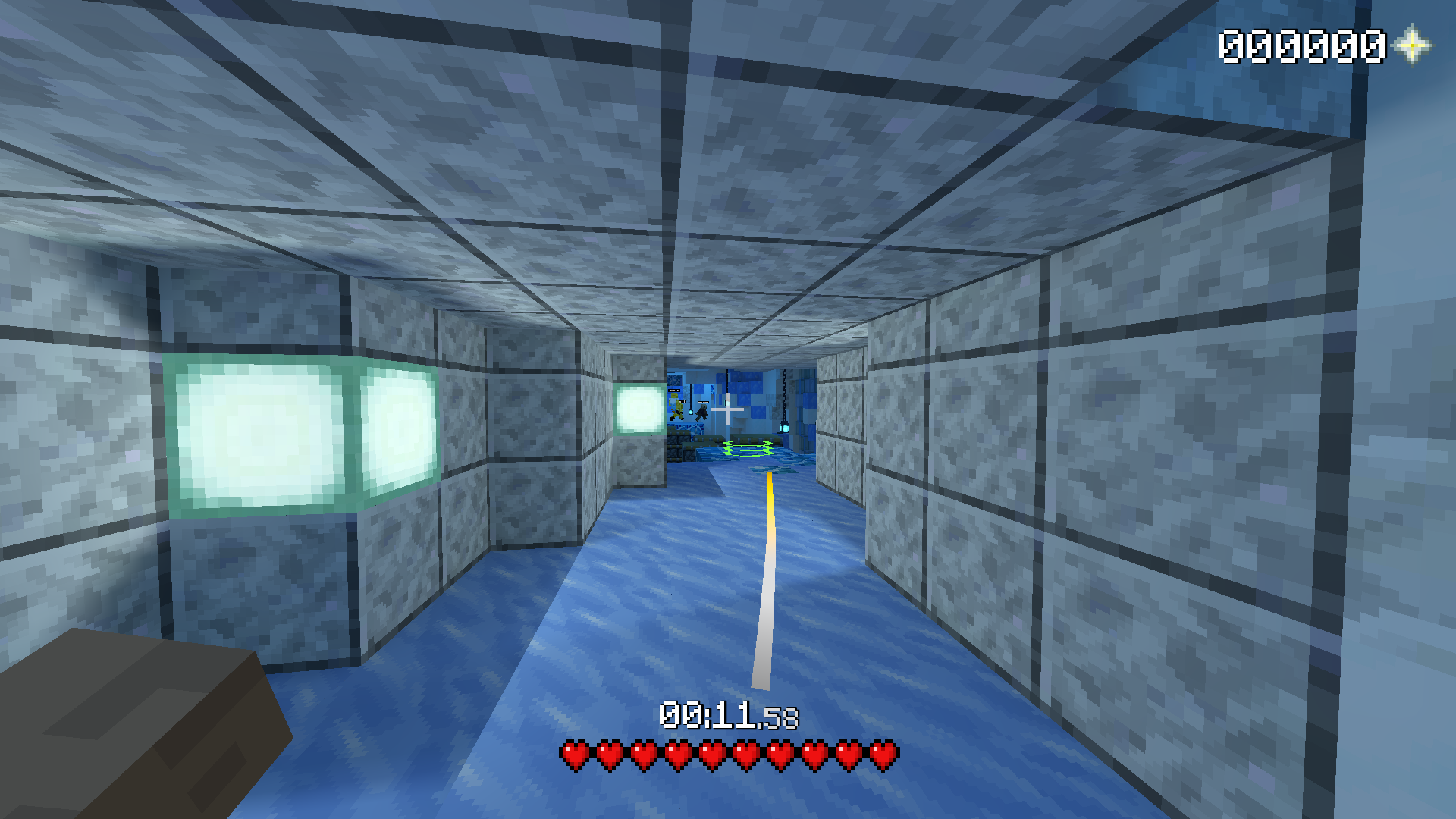This screenshot has width=1456, height=819.
Task: Click the dark skeleton enemy ahead
Action: pyautogui.click(x=702, y=413)
